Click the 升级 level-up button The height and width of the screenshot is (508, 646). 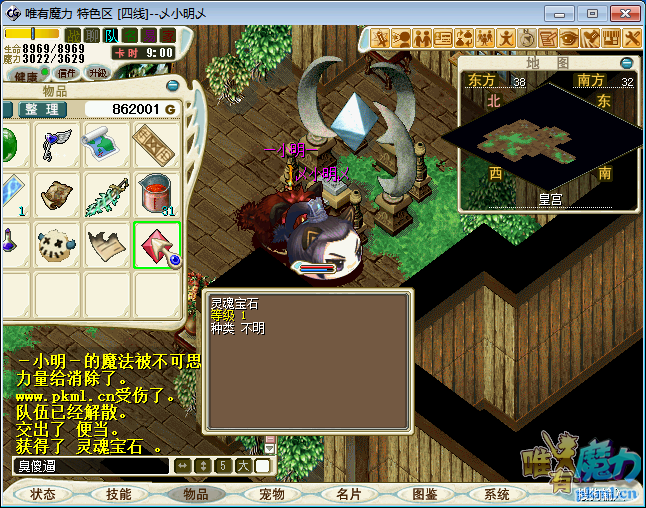click(x=97, y=73)
